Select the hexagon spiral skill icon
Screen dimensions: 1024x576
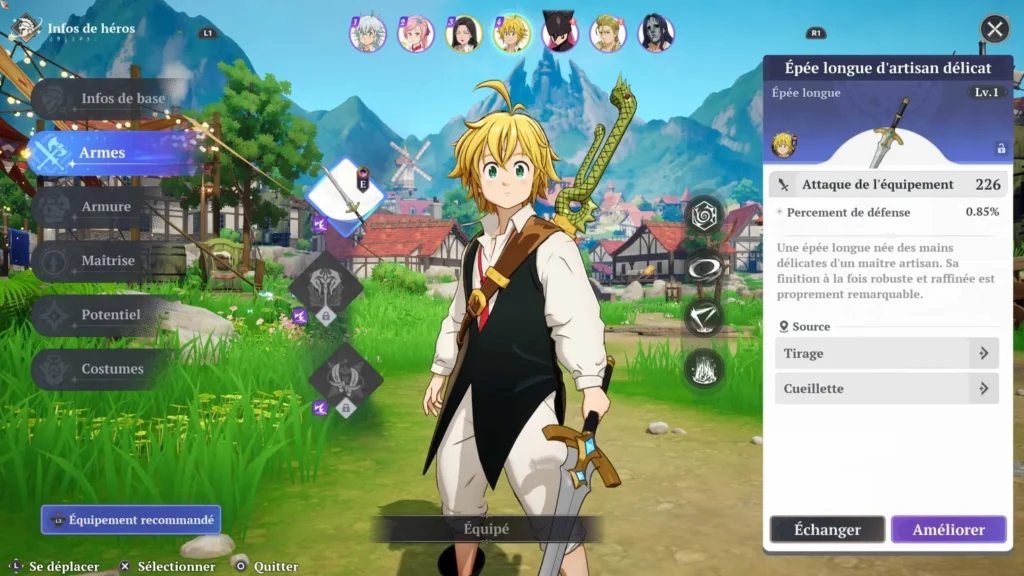[x=704, y=213]
